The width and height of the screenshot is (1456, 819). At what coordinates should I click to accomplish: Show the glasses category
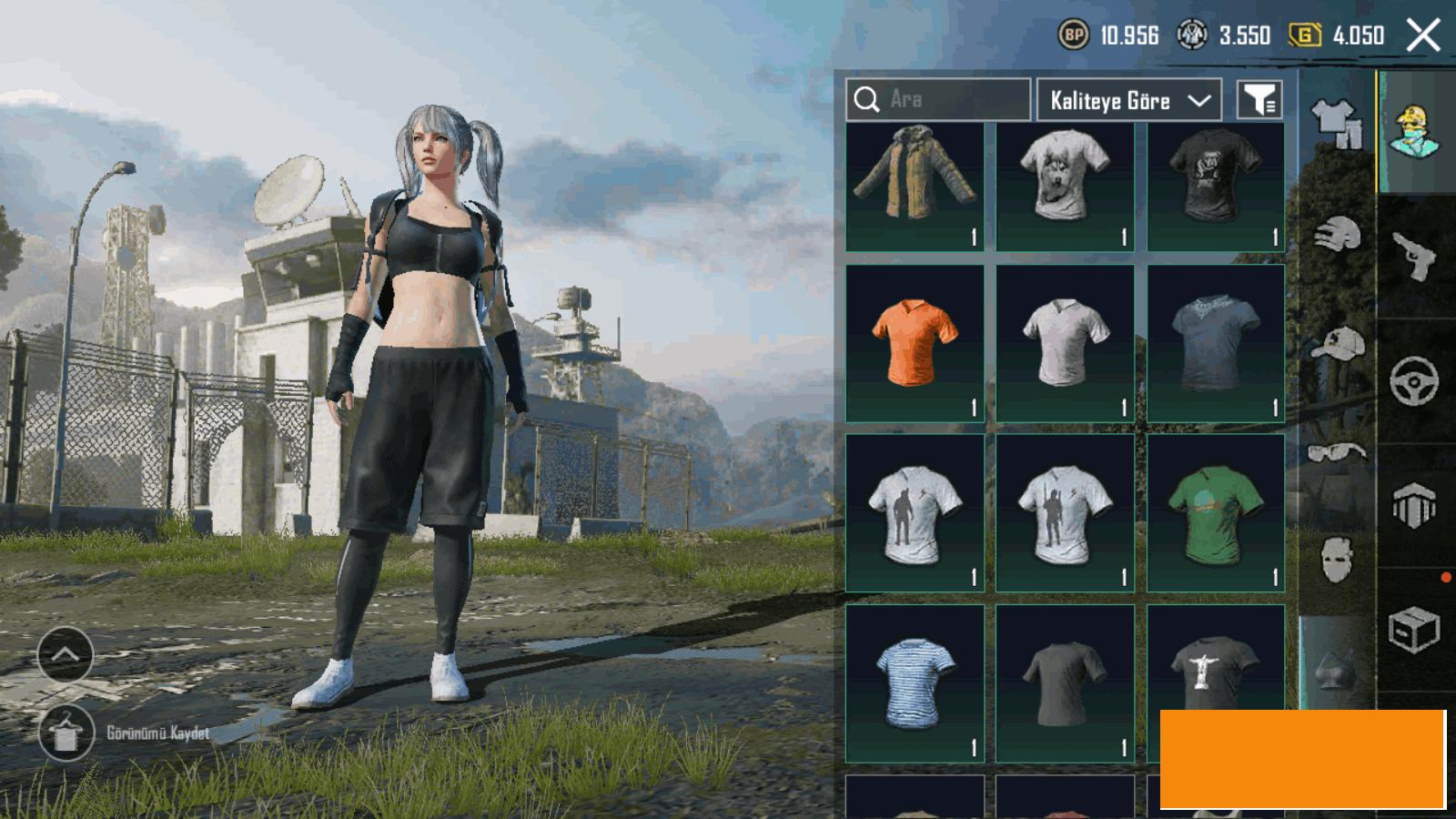point(1337,451)
